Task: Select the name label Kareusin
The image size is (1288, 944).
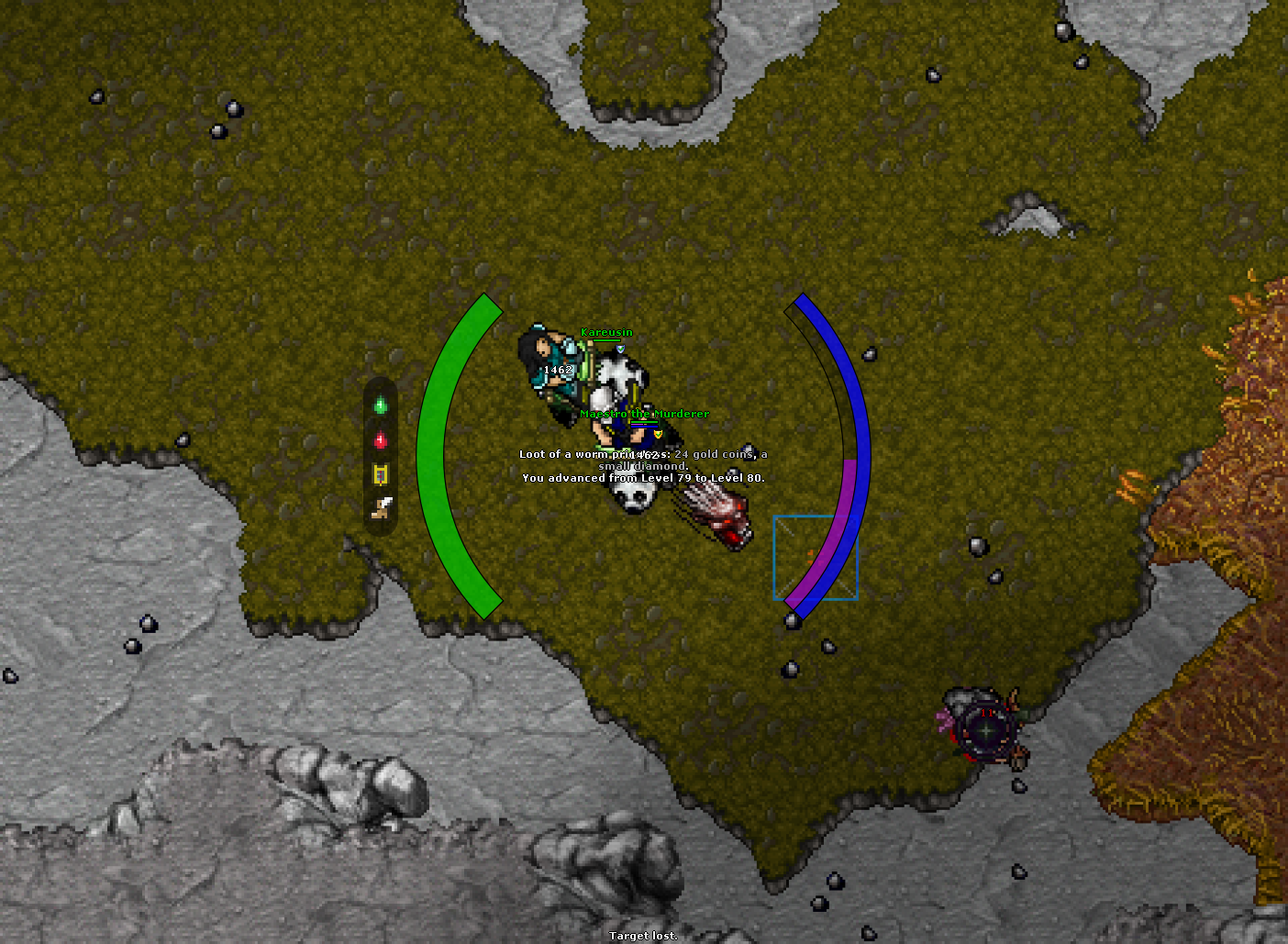Action: pyautogui.click(x=605, y=333)
